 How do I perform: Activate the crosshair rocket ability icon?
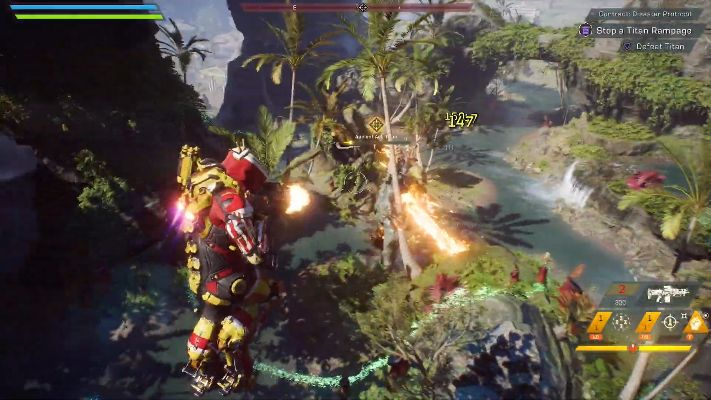pos(670,322)
